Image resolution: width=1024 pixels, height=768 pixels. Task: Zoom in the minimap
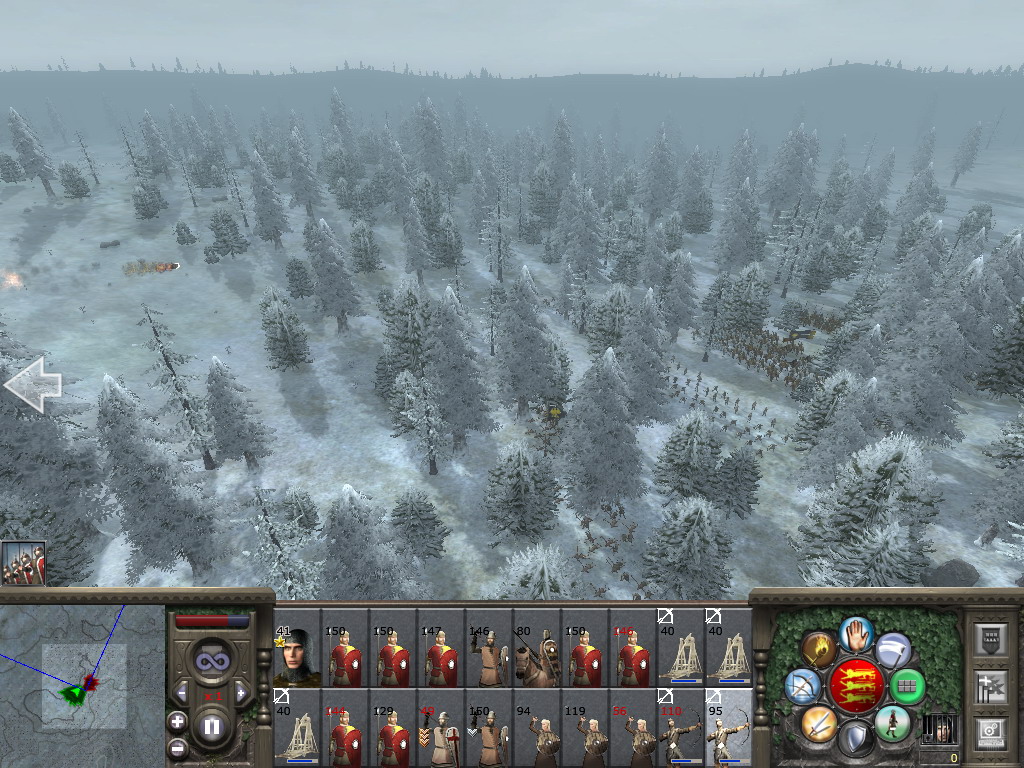[177, 721]
